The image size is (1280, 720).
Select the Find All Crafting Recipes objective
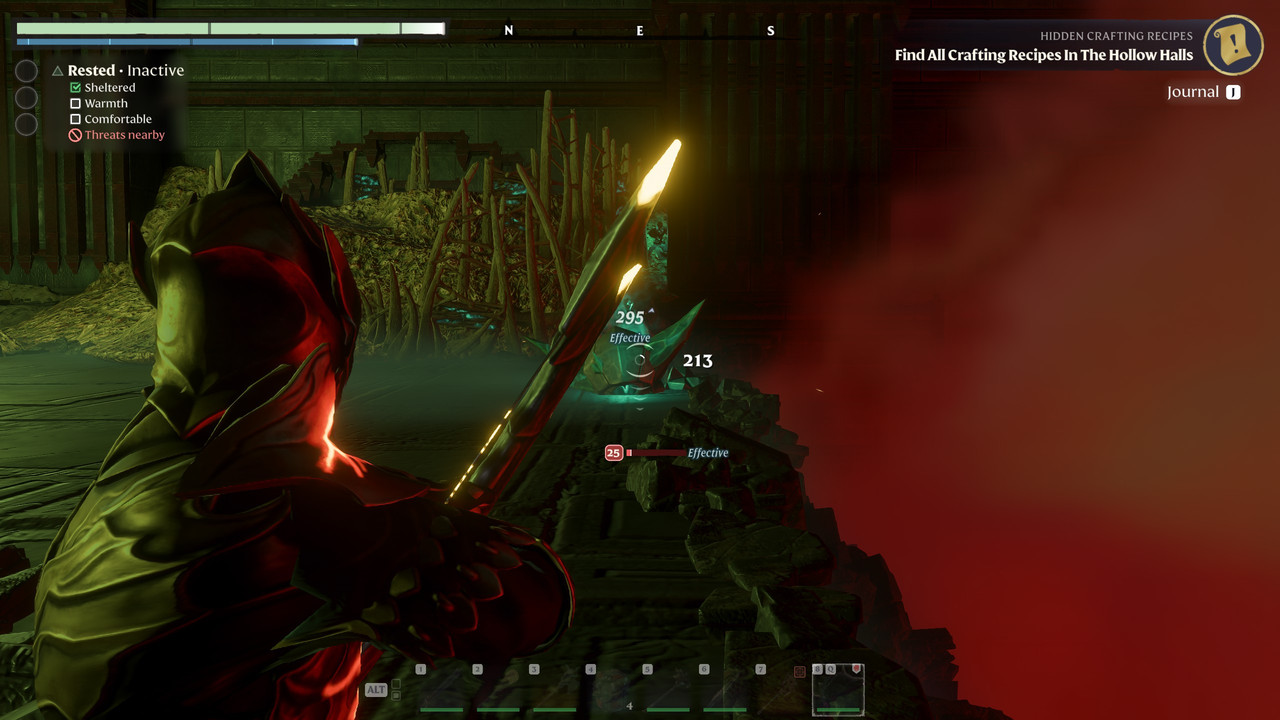(x=1043, y=55)
